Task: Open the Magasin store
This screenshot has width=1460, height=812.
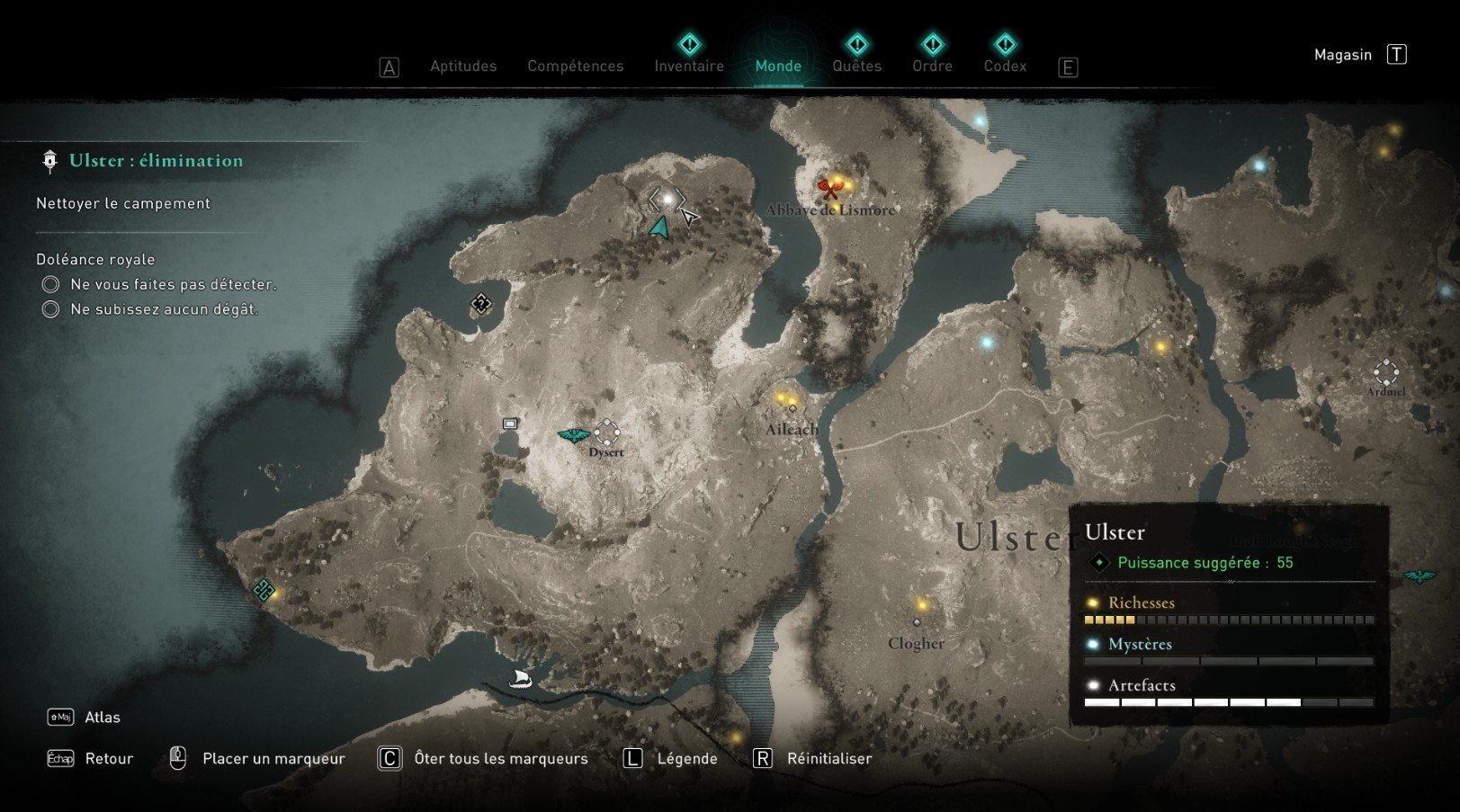Action: pyautogui.click(x=1343, y=54)
